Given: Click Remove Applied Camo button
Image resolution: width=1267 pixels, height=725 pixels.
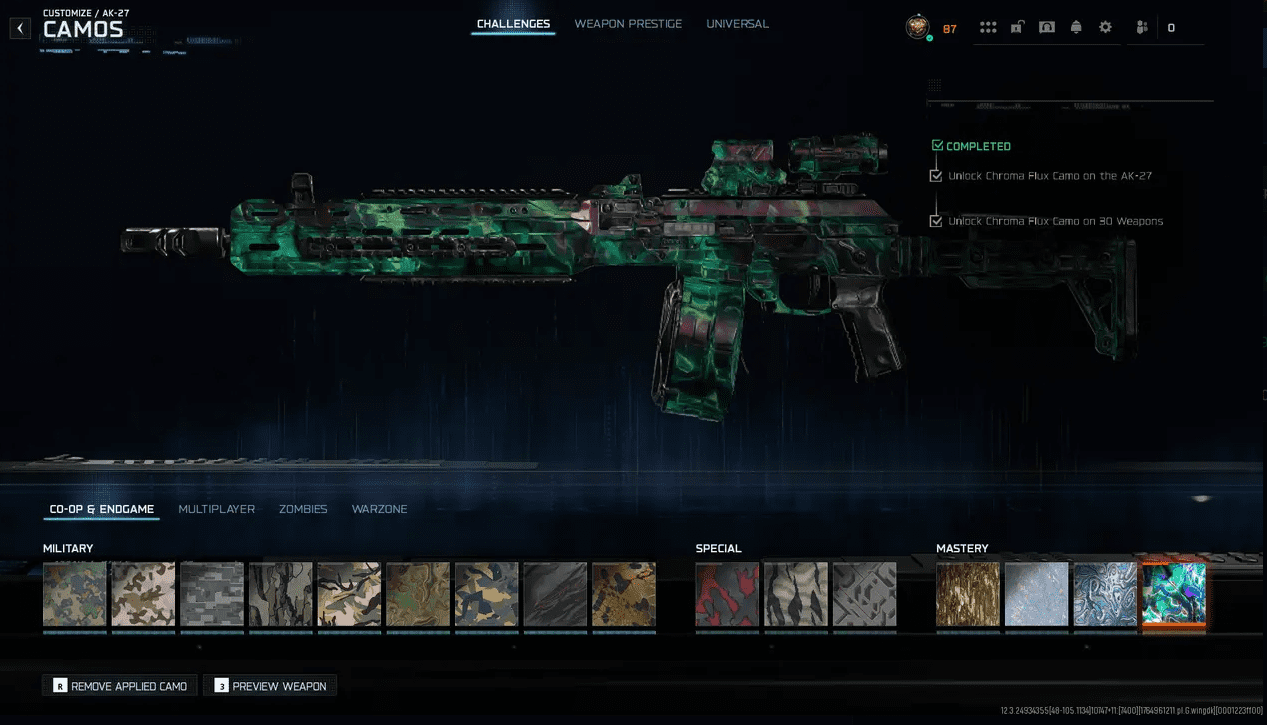Looking at the screenshot, I should click(120, 686).
